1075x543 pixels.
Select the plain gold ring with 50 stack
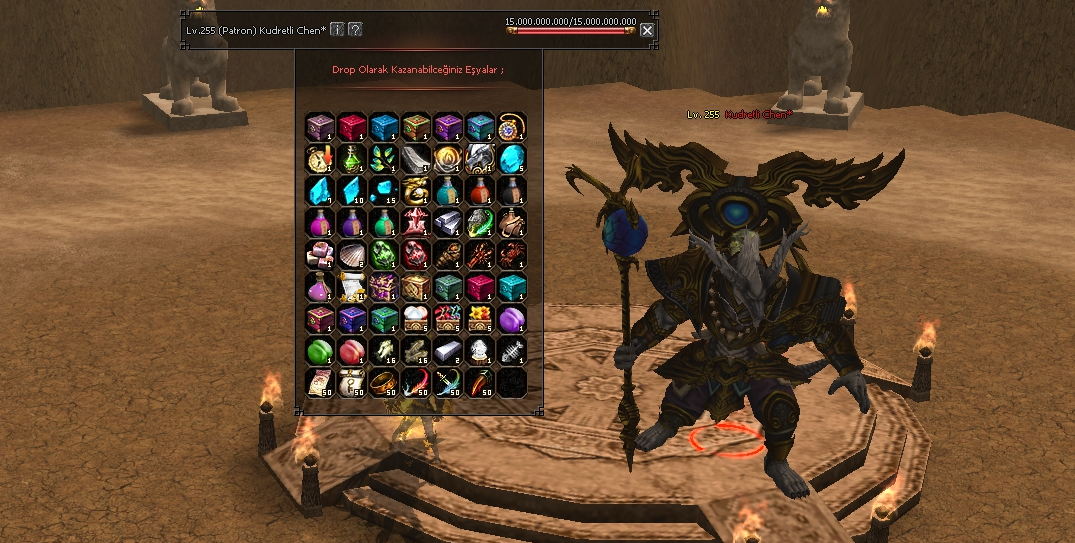pos(383,382)
